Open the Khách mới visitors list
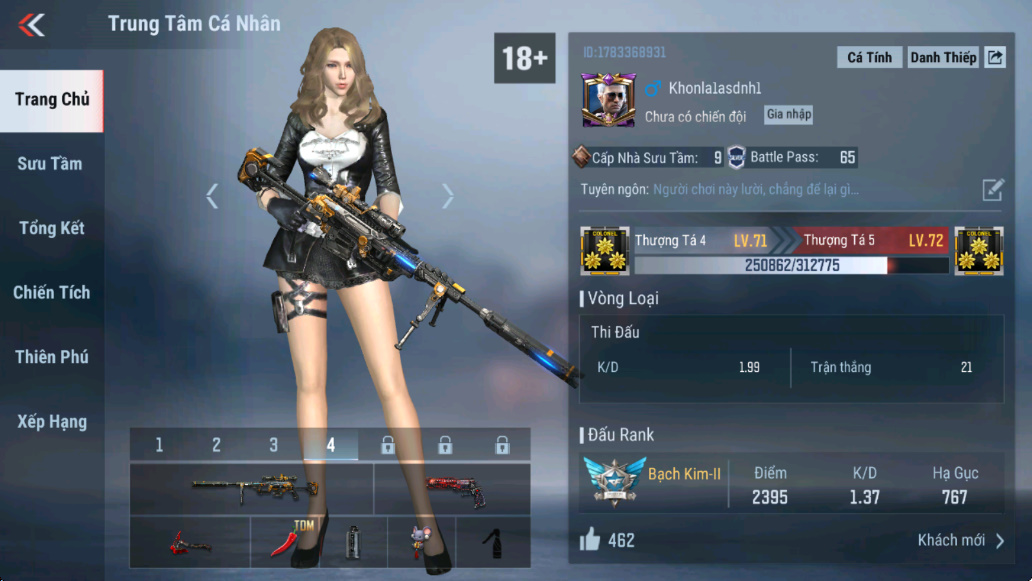This screenshot has height=581, width=1032. (960, 541)
